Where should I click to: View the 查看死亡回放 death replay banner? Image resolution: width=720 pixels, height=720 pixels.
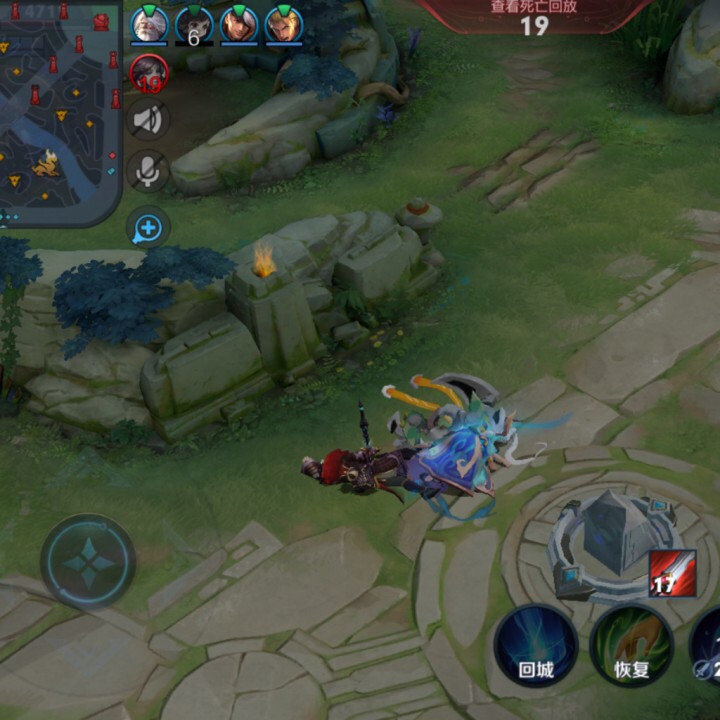click(x=534, y=15)
